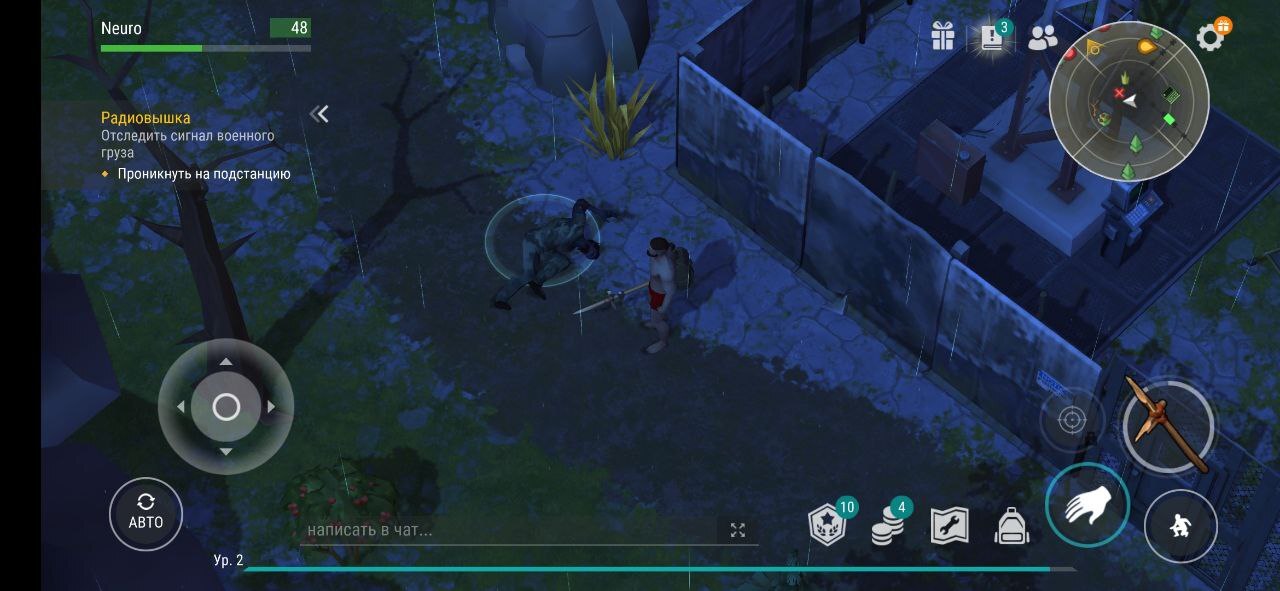Tap the hand interact button
This screenshot has height=591, width=1280.
point(1087,505)
